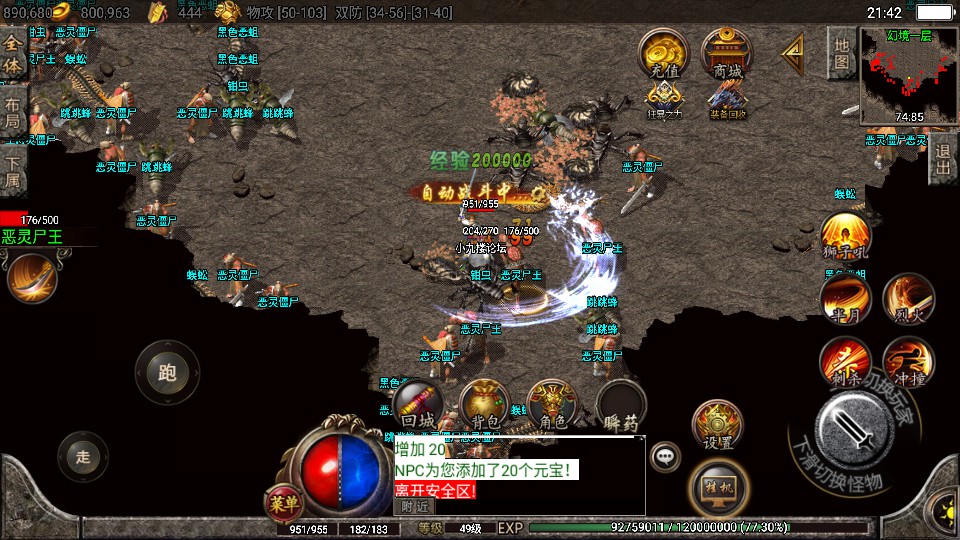Use the 半月 half-moon skill
Screen dimensions: 960x540
click(844, 298)
